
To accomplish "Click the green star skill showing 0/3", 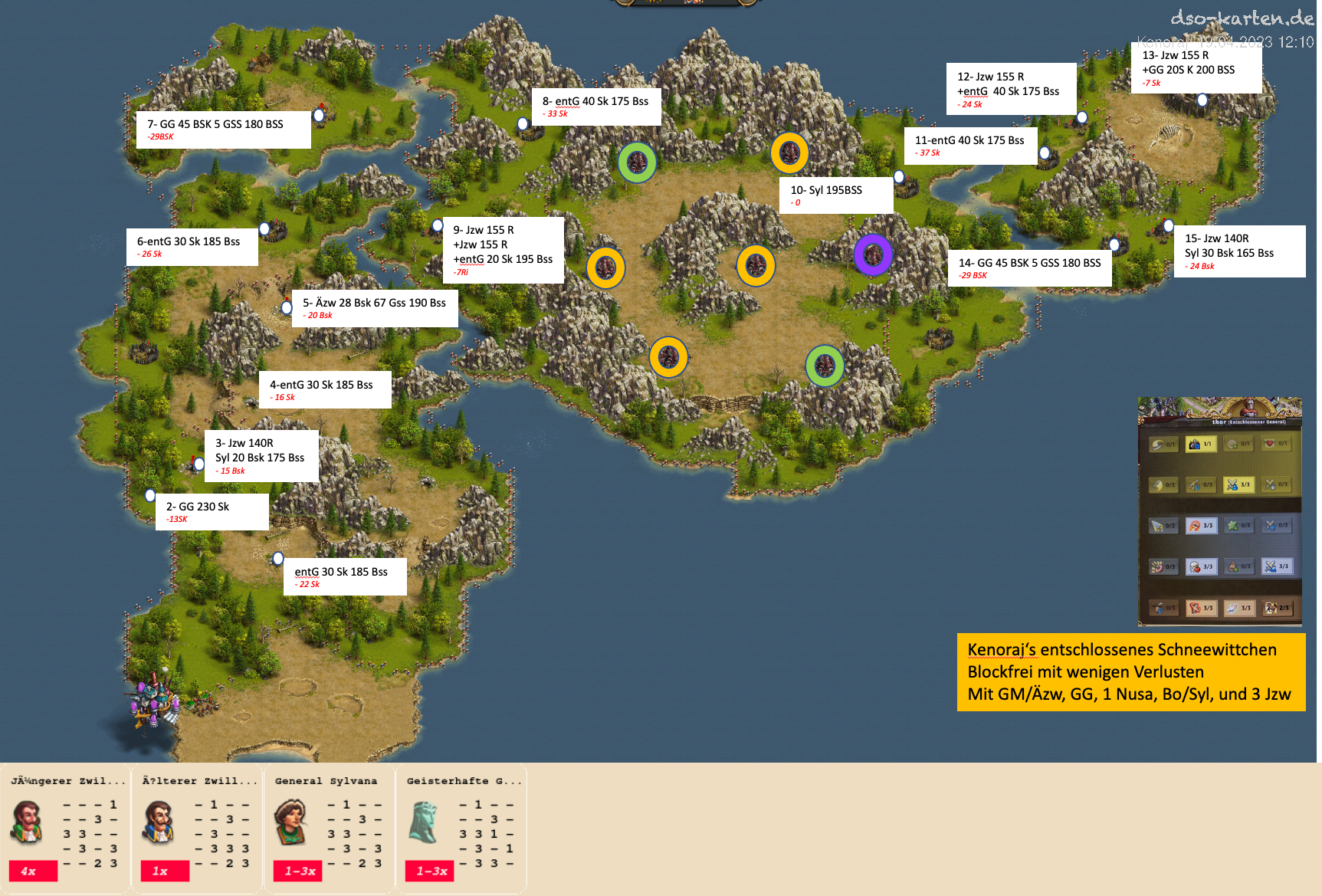I will (x=1238, y=526).
